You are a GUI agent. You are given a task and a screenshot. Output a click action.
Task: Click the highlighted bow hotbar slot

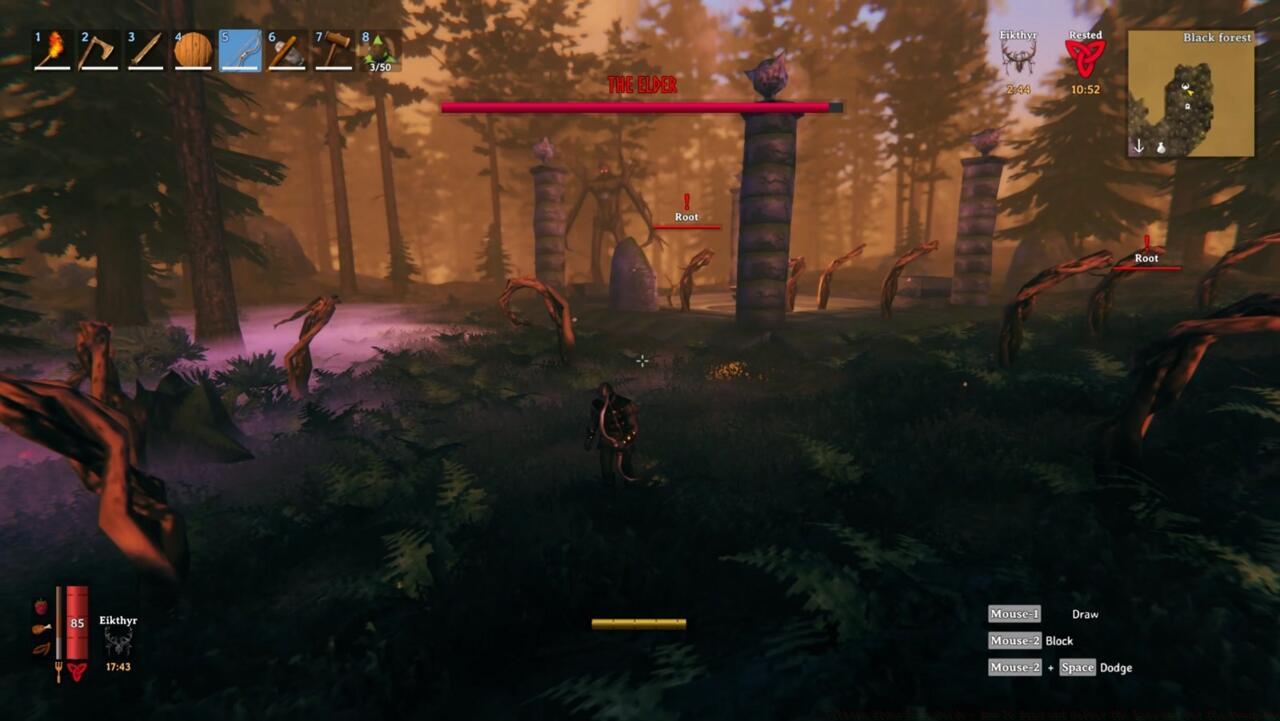[240, 50]
